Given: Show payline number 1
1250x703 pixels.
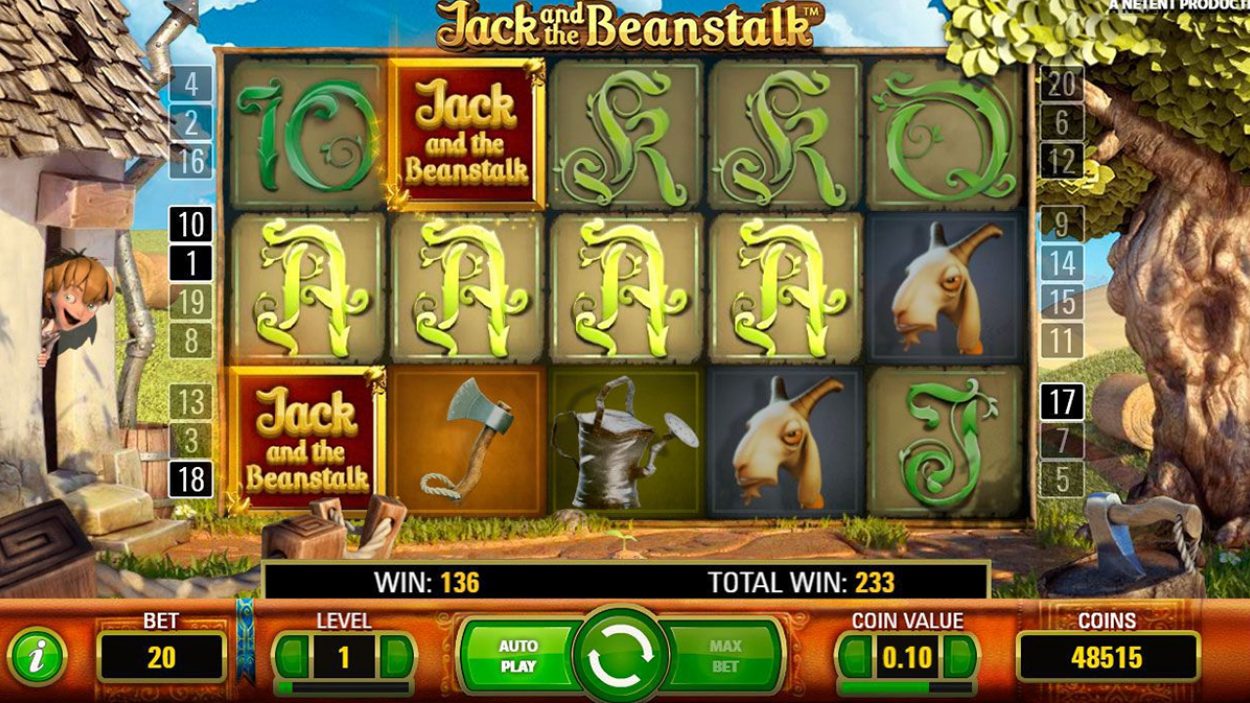Looking at the screenshot, I should pyautogui.click(x=190, y=264).
